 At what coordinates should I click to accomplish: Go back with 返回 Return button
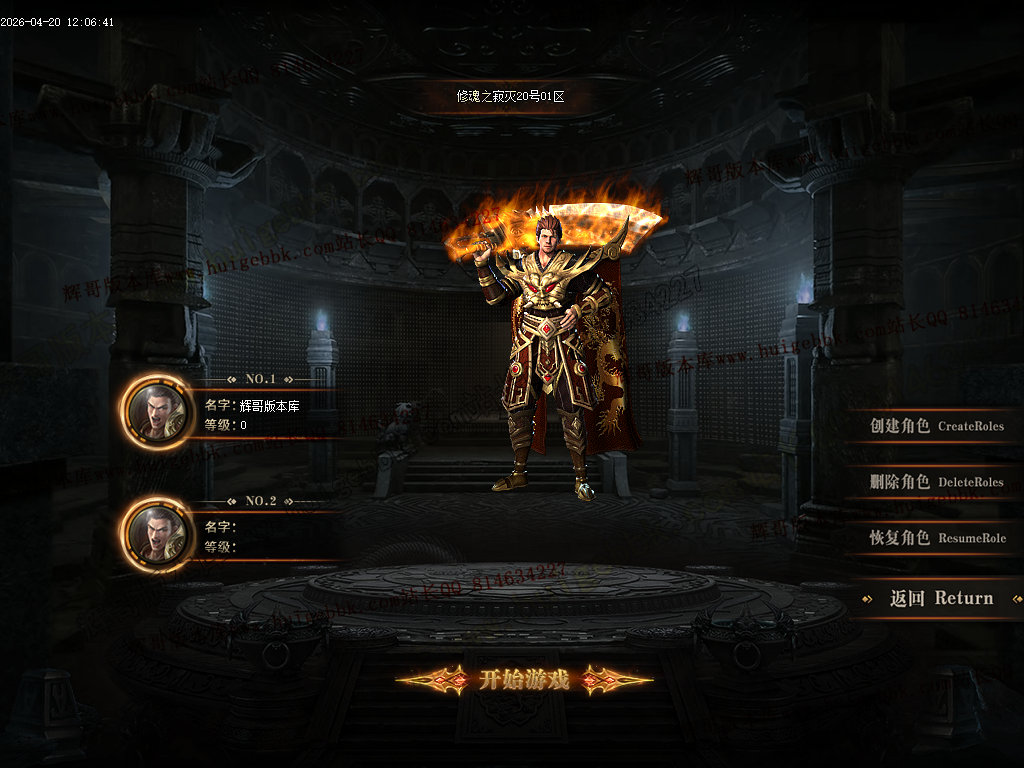click(941, 598)
